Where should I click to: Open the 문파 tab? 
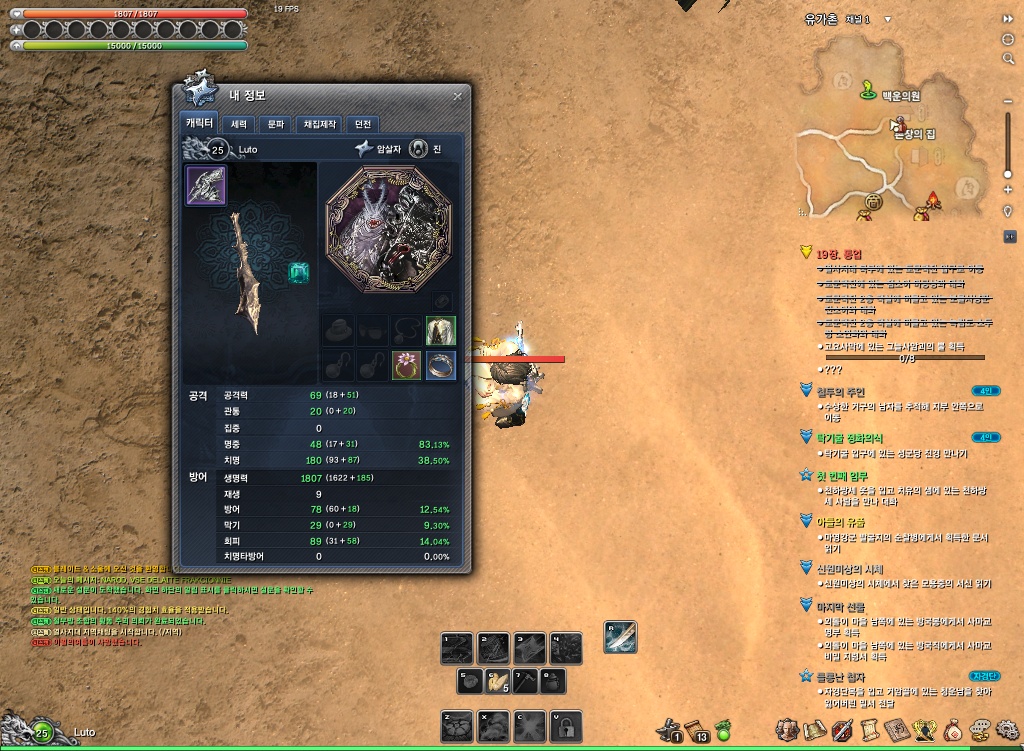click(x=274, y=124)
